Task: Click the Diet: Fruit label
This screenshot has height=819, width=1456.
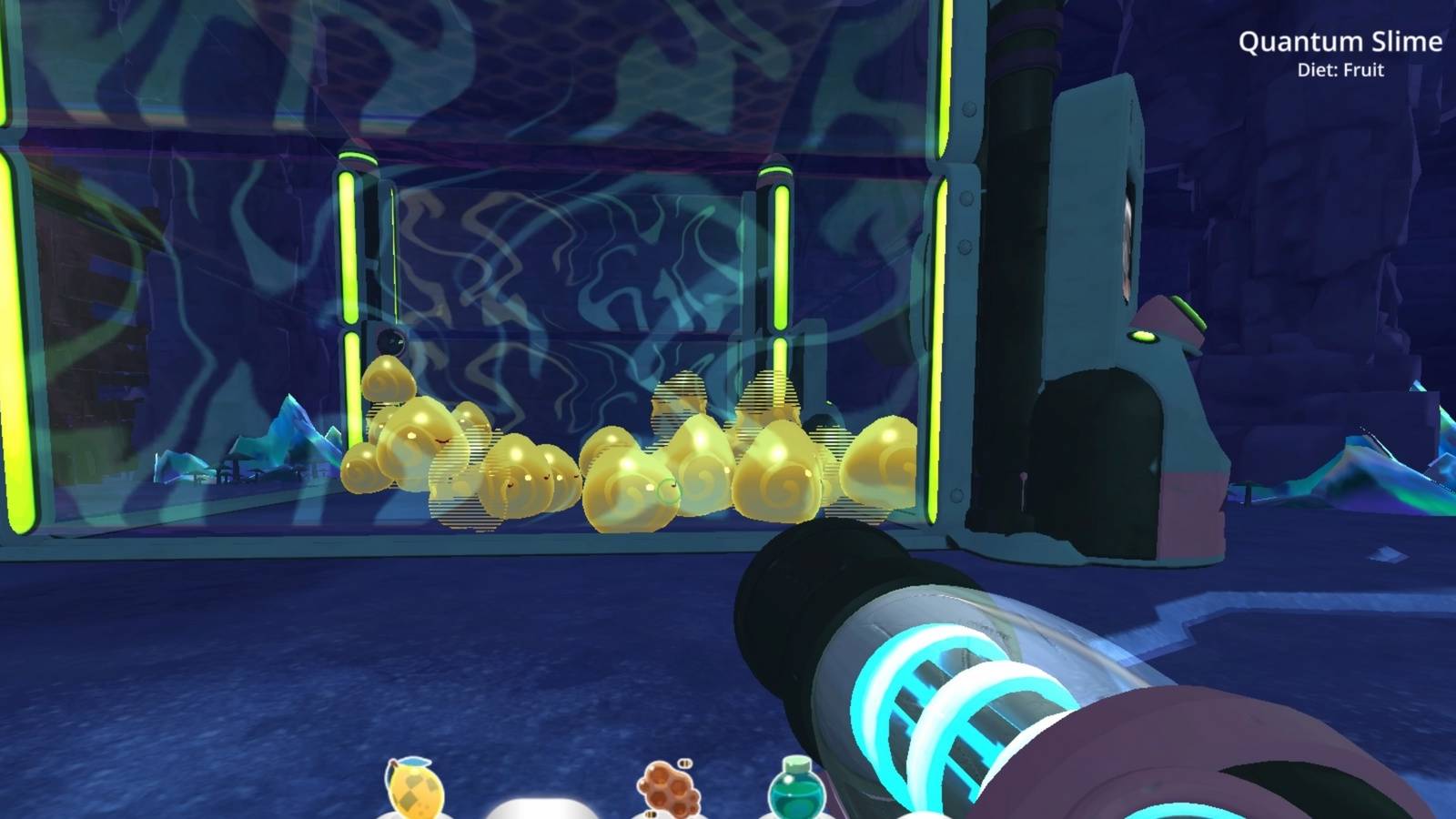Action: coord(1342,68)
